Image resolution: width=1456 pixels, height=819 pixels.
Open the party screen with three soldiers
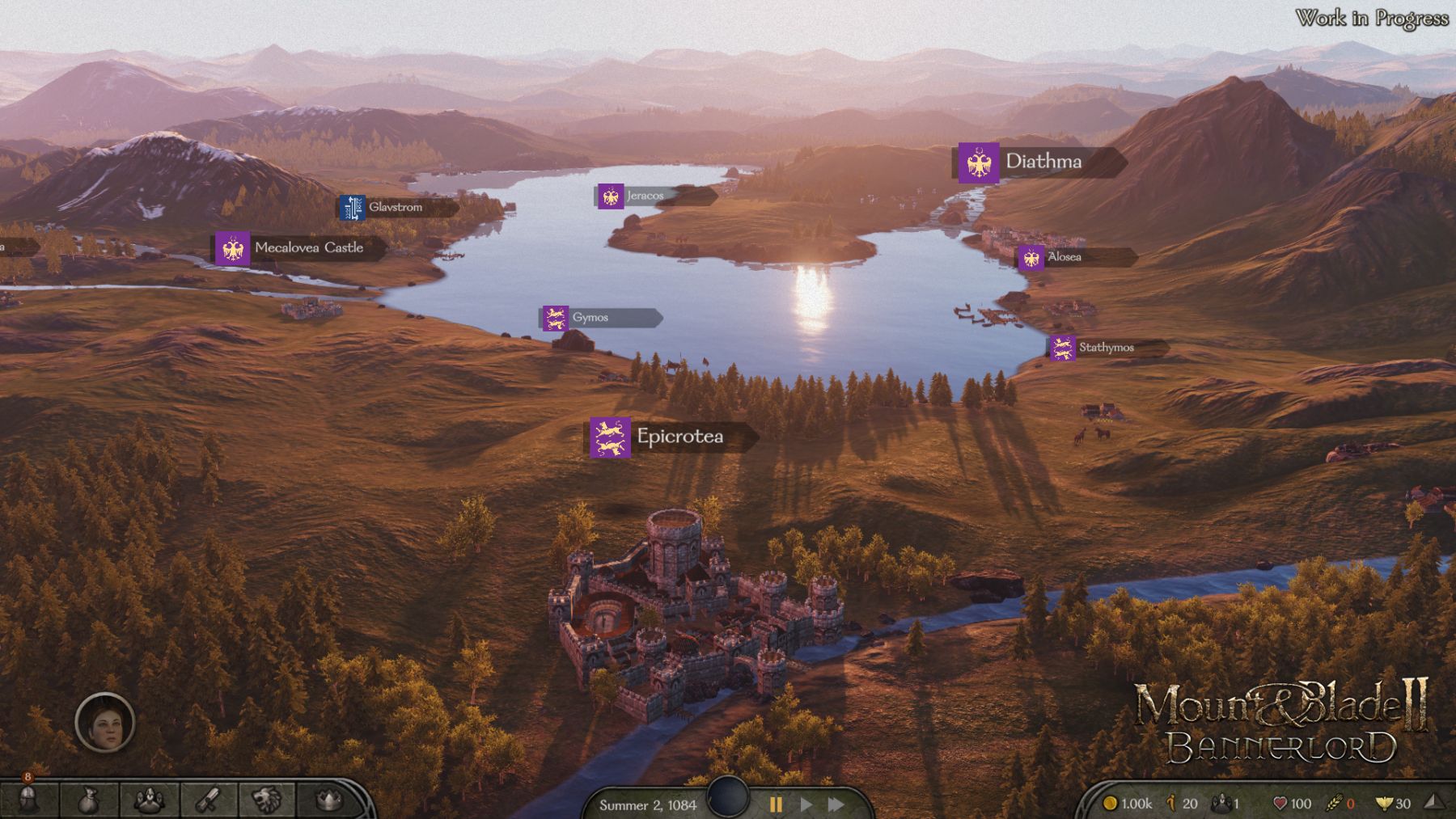tap(149, 800)
